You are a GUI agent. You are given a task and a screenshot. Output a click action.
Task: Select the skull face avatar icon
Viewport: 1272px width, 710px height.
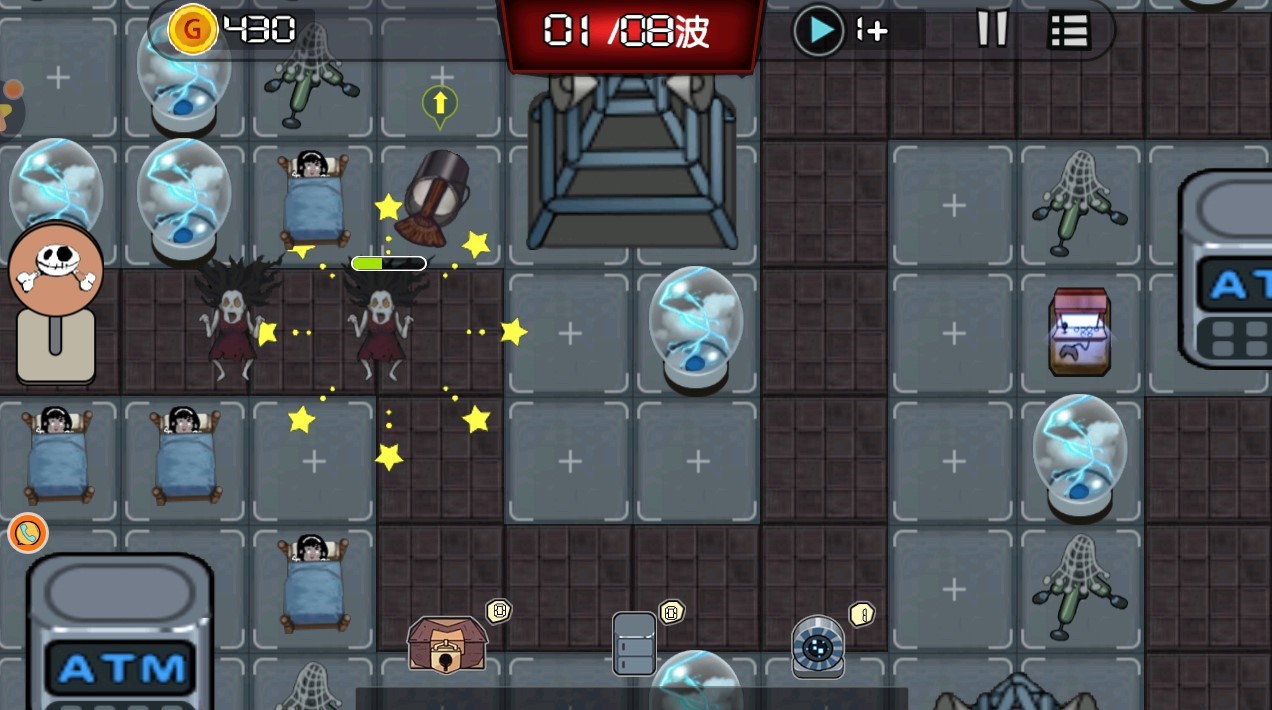point(56,269)
